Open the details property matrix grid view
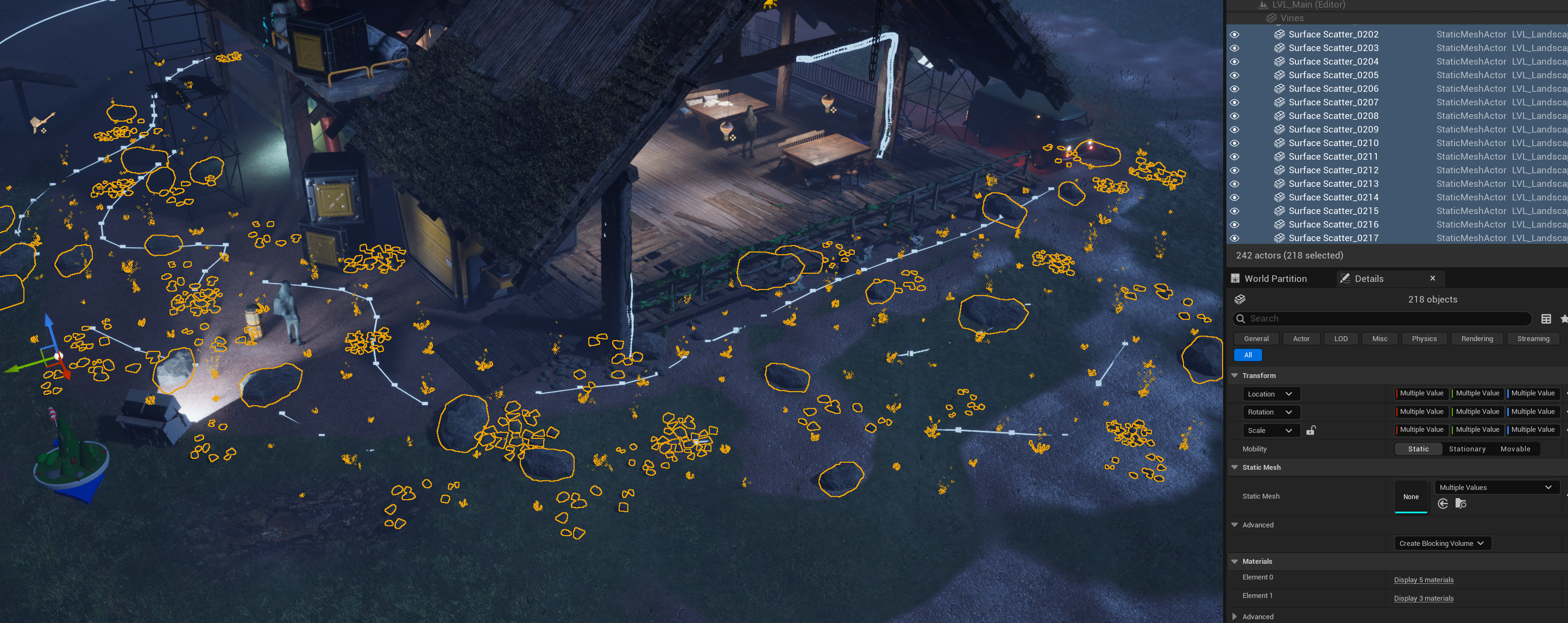Screen dimensions: 1568x623 coord(1546,318)
